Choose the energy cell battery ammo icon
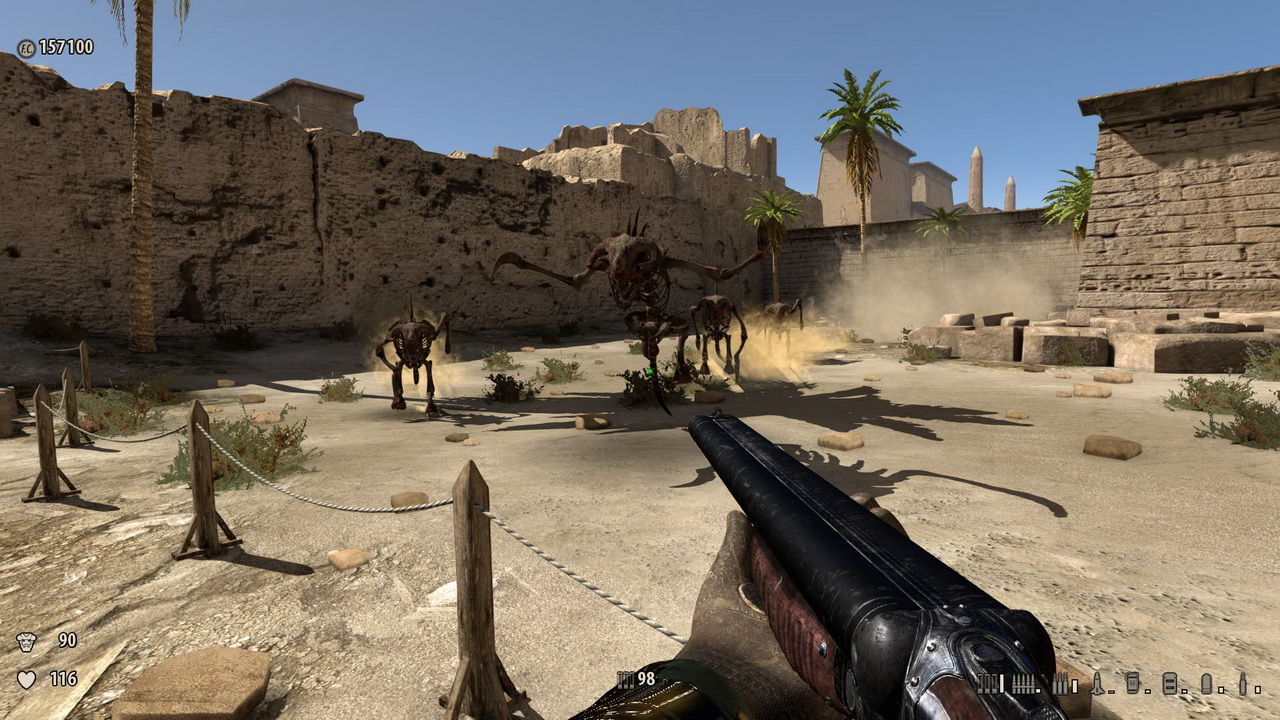Viewport: 1280px width, 720px height. point(1169,684)
